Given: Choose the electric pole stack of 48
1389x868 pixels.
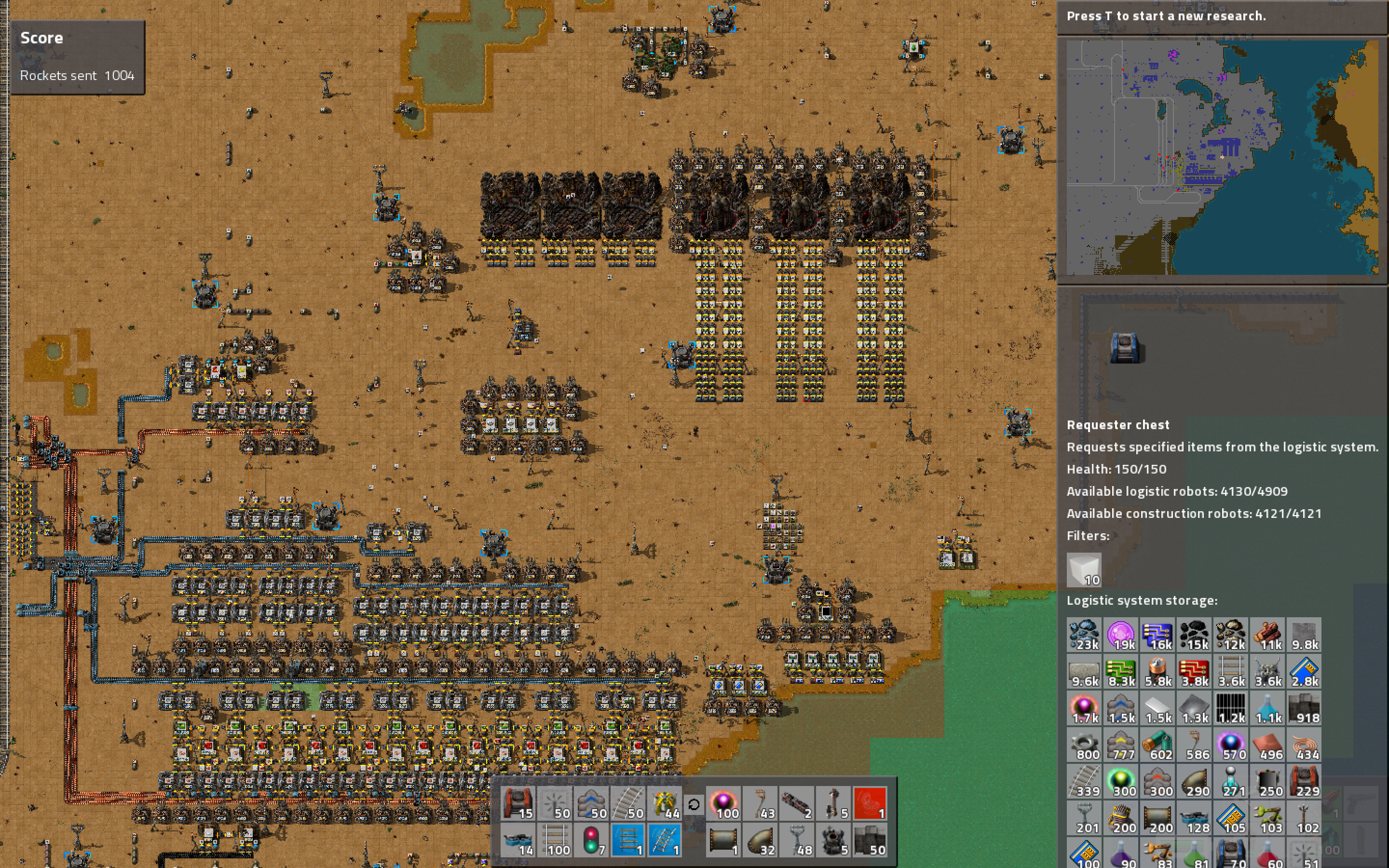Looking at the screenshot, I should pyautogui.click(x=797, y=839).
